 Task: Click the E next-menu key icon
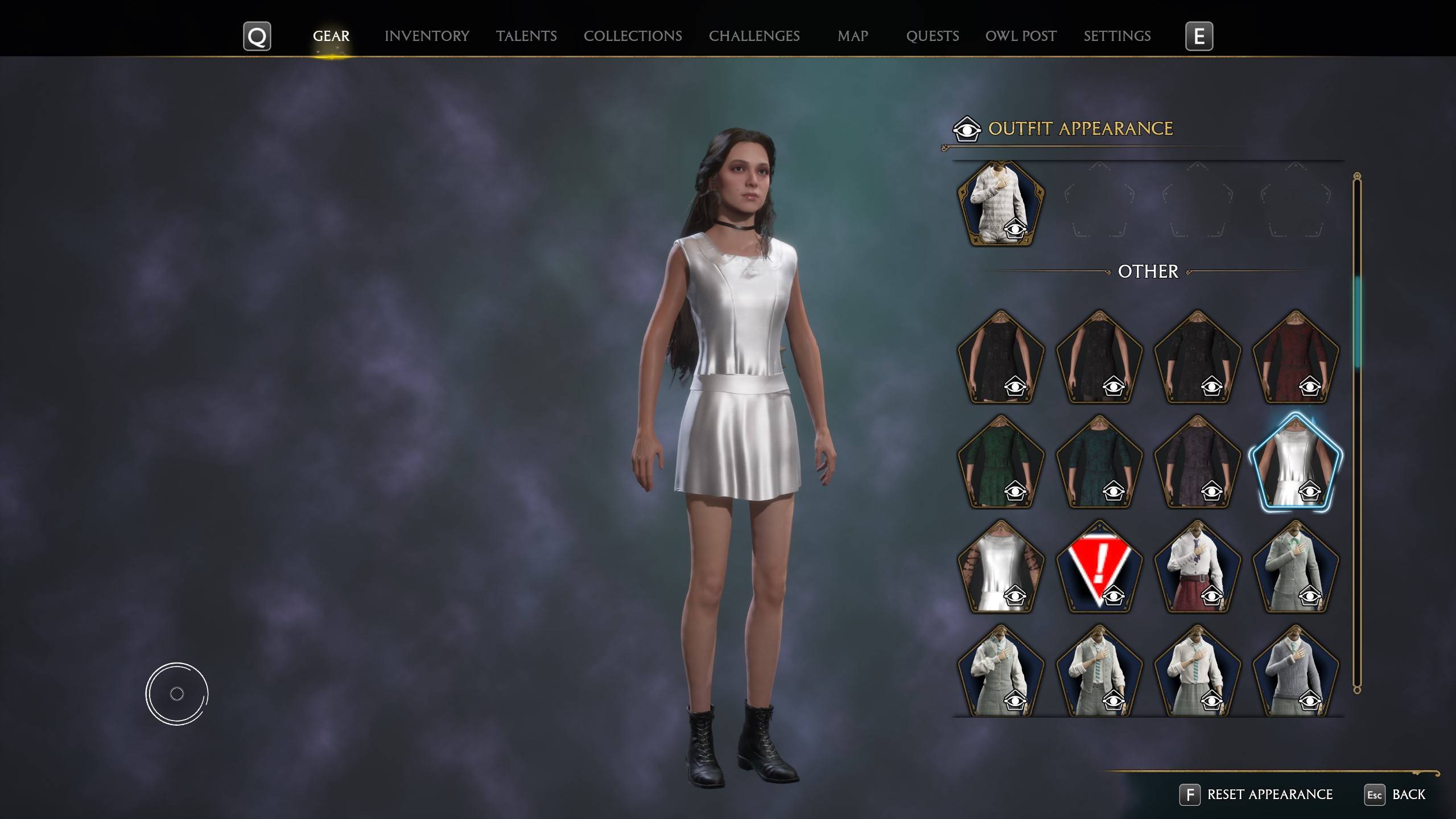point(1199,36)
